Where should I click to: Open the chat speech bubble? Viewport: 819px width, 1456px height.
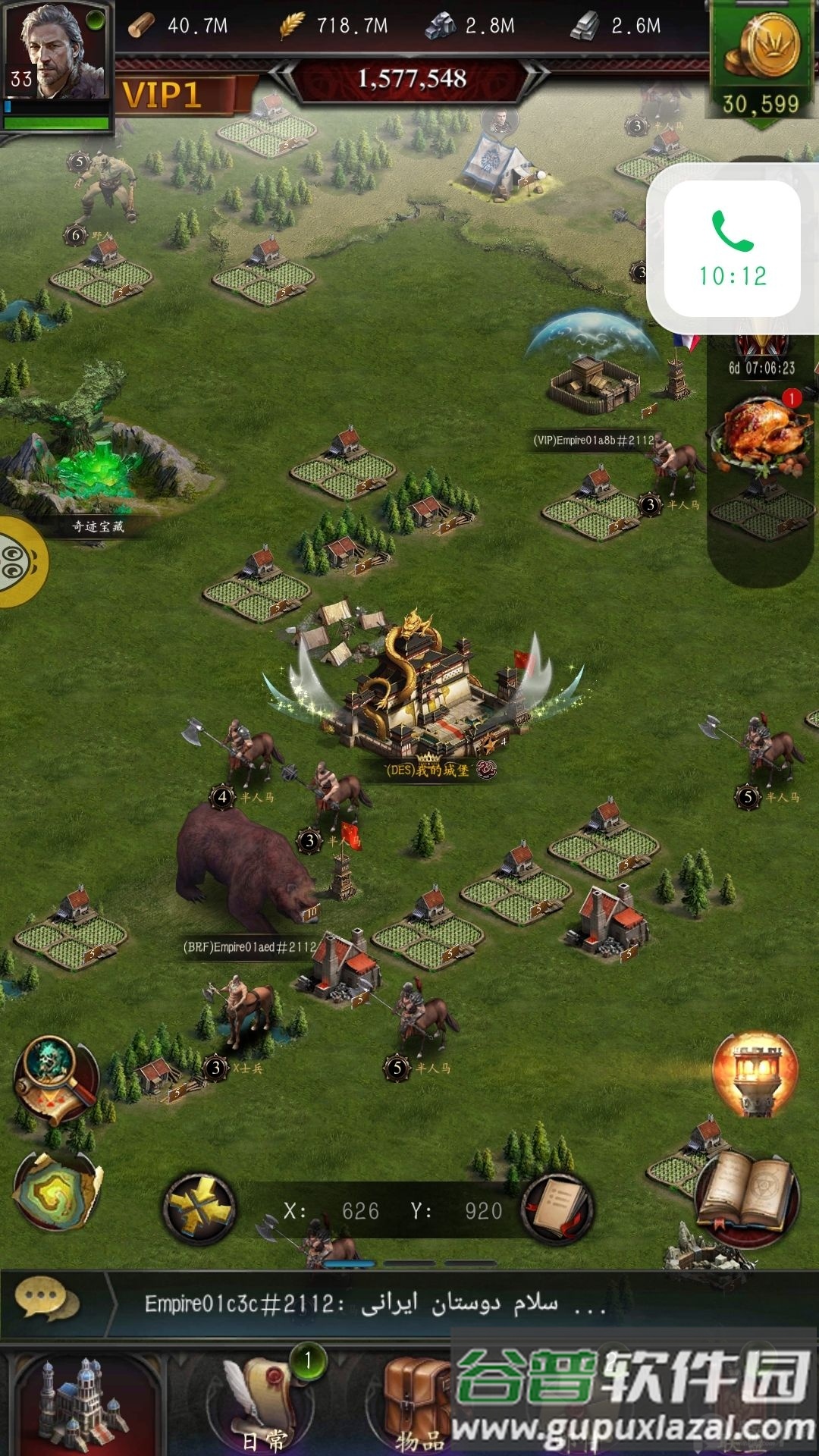[47, 1301]
